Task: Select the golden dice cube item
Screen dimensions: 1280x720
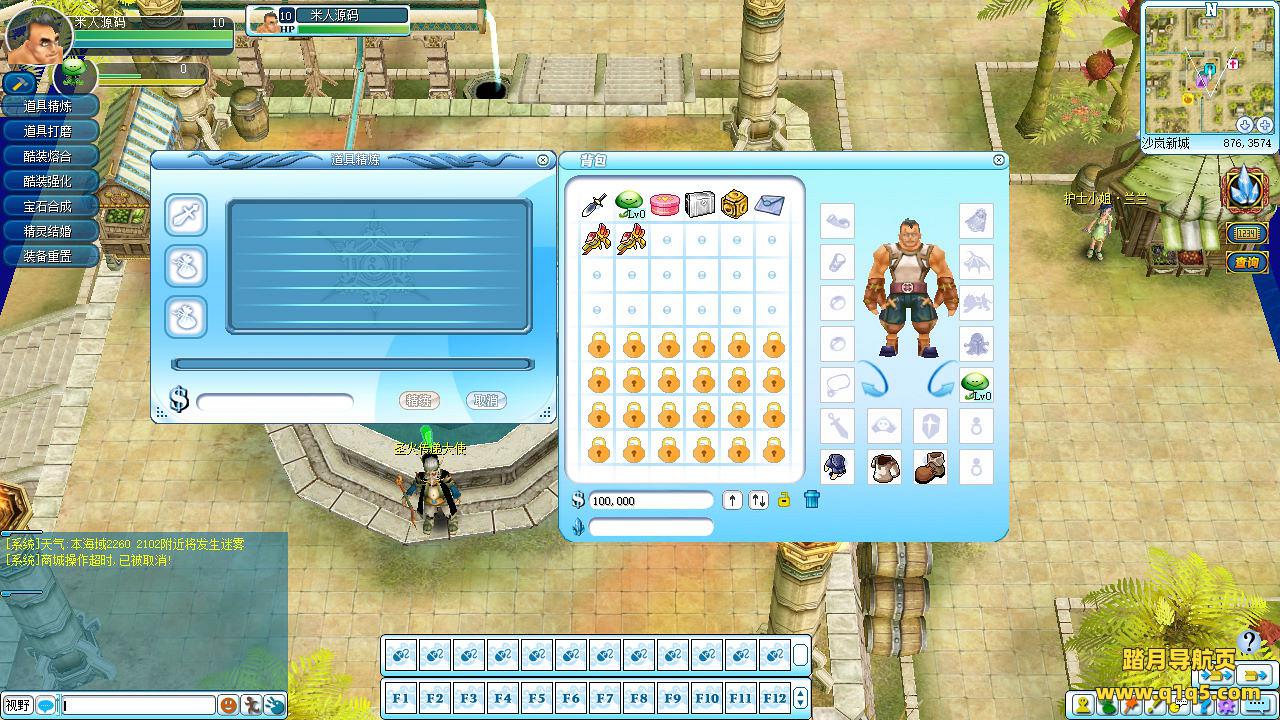Action: [734, 204]
